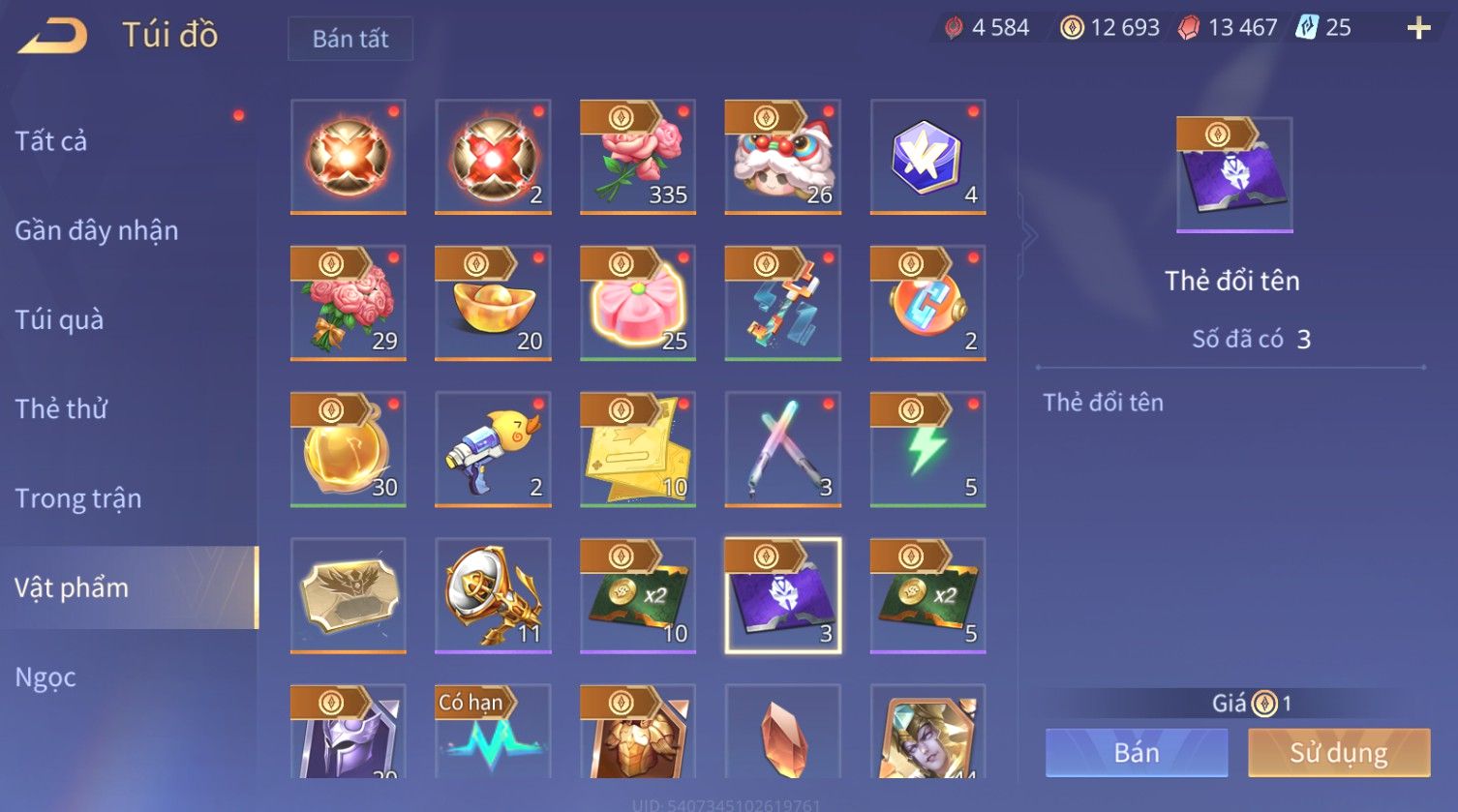Screen dimensions: 1458x812
Task: Show the Thẻ thử category
Action: (x=61, y=408)
